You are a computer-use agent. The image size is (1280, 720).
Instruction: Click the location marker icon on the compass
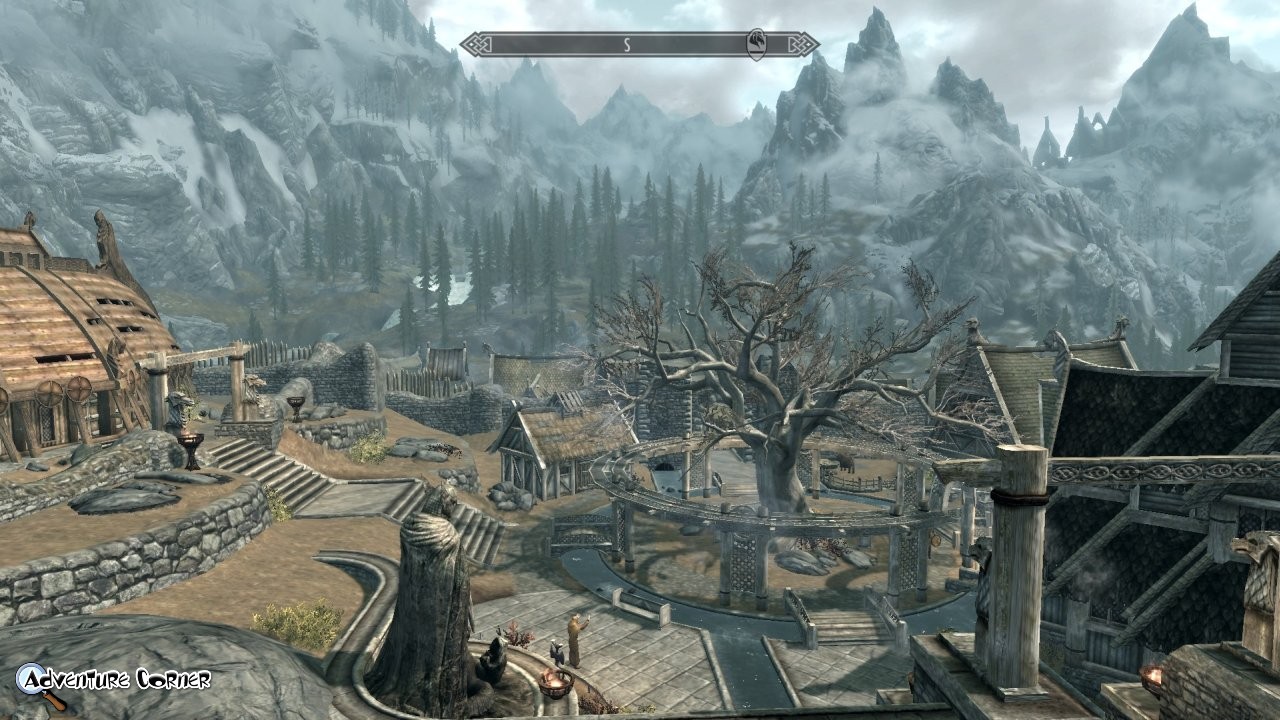point(757,44)
